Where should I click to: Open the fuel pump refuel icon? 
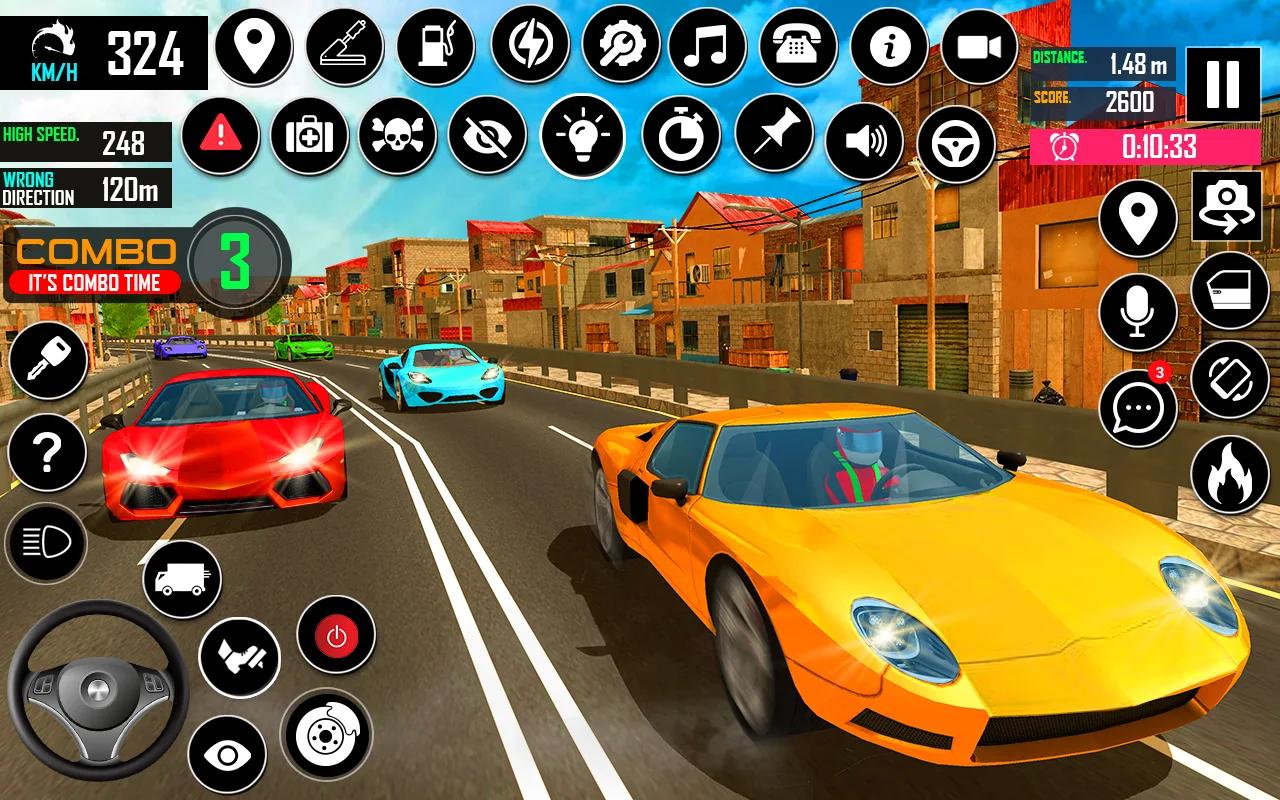(436, 45)
